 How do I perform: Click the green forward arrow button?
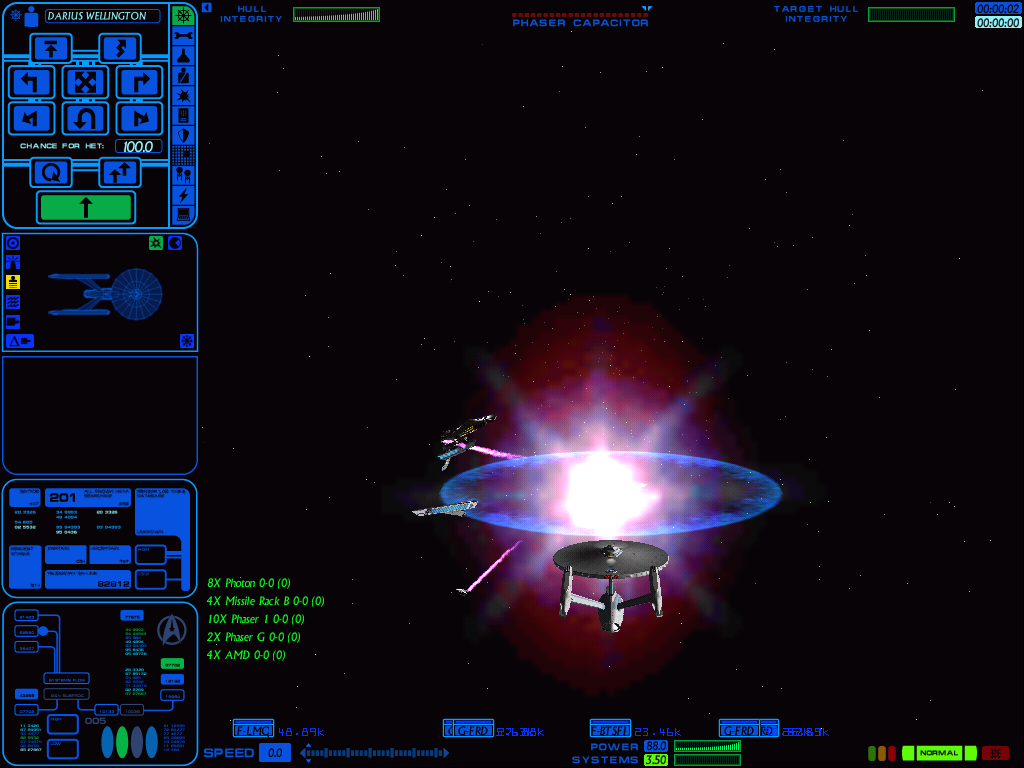(85, 207)
